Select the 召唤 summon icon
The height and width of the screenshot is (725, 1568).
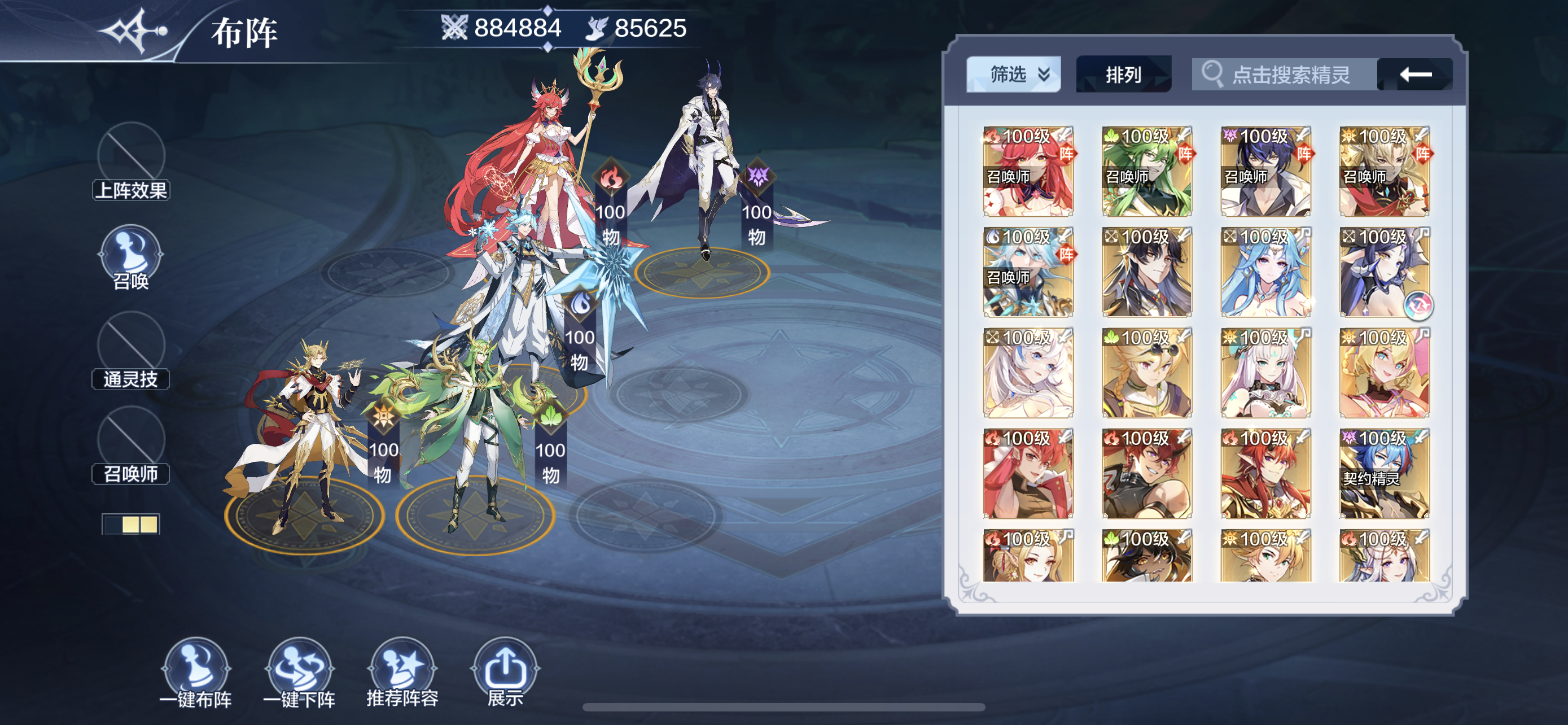point(131,256)
